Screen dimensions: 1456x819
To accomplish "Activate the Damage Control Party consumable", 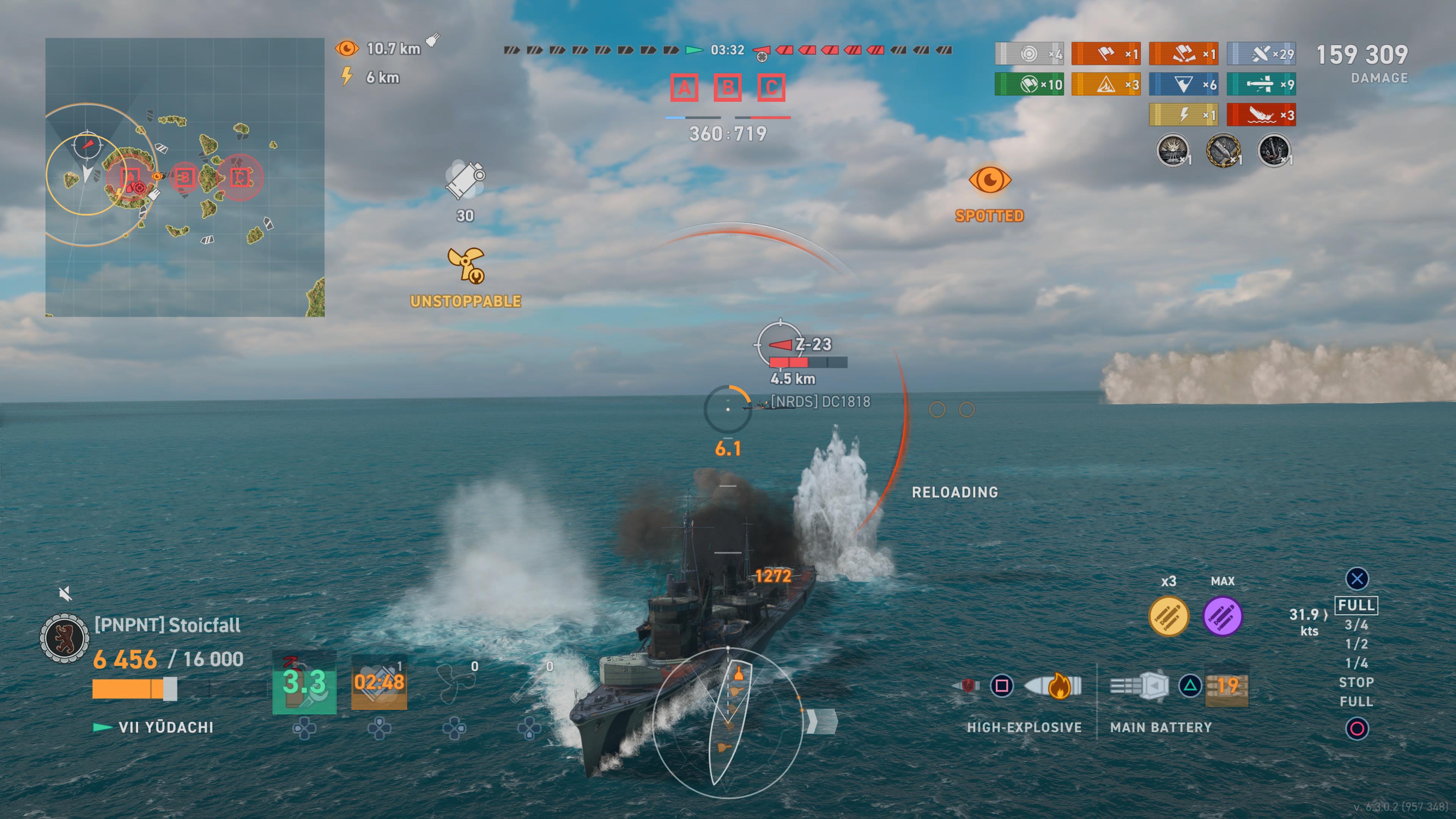I will coord(304,682).
